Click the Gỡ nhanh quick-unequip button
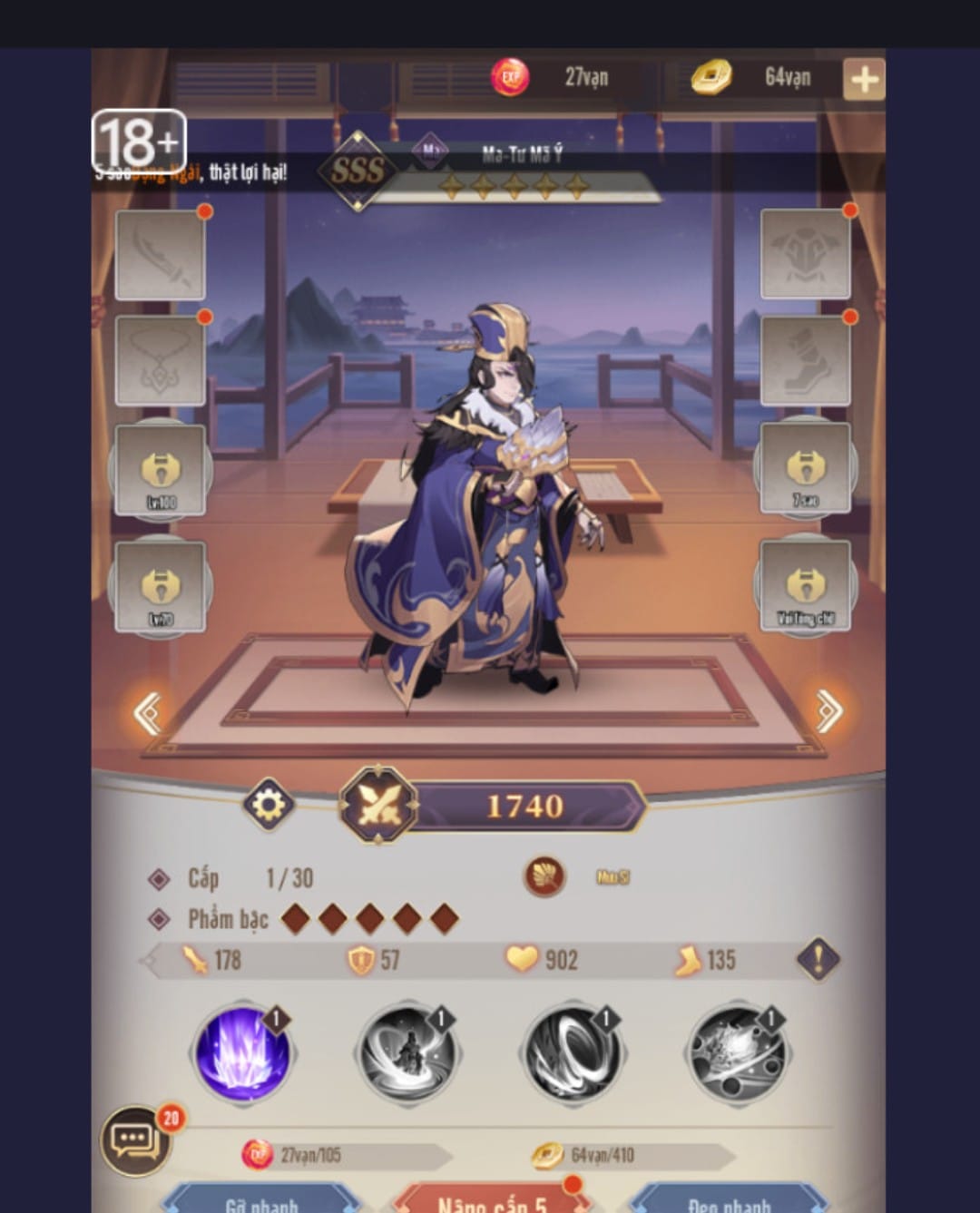This screenshot has width=980, height=1213. point(261,1200)
